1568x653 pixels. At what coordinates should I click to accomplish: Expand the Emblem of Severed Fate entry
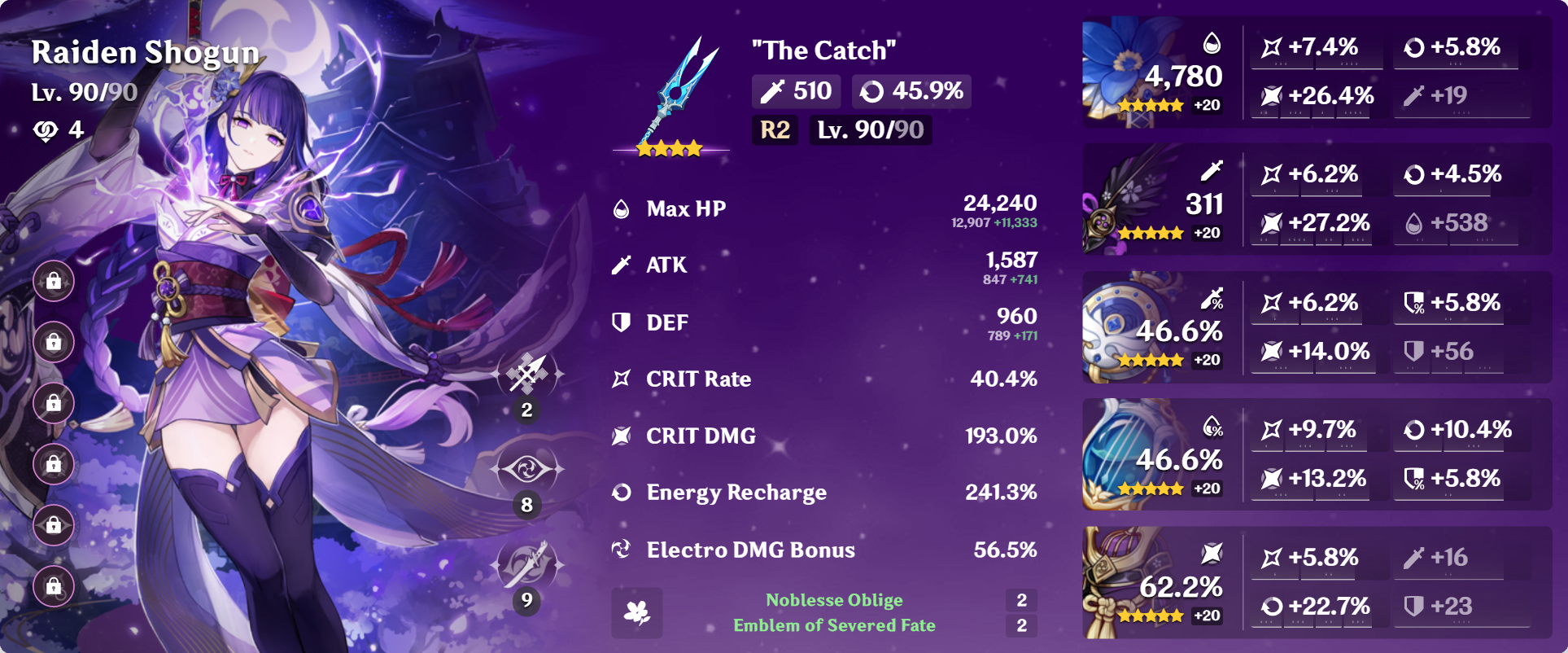pyautogui.click(x=835, y=626)
